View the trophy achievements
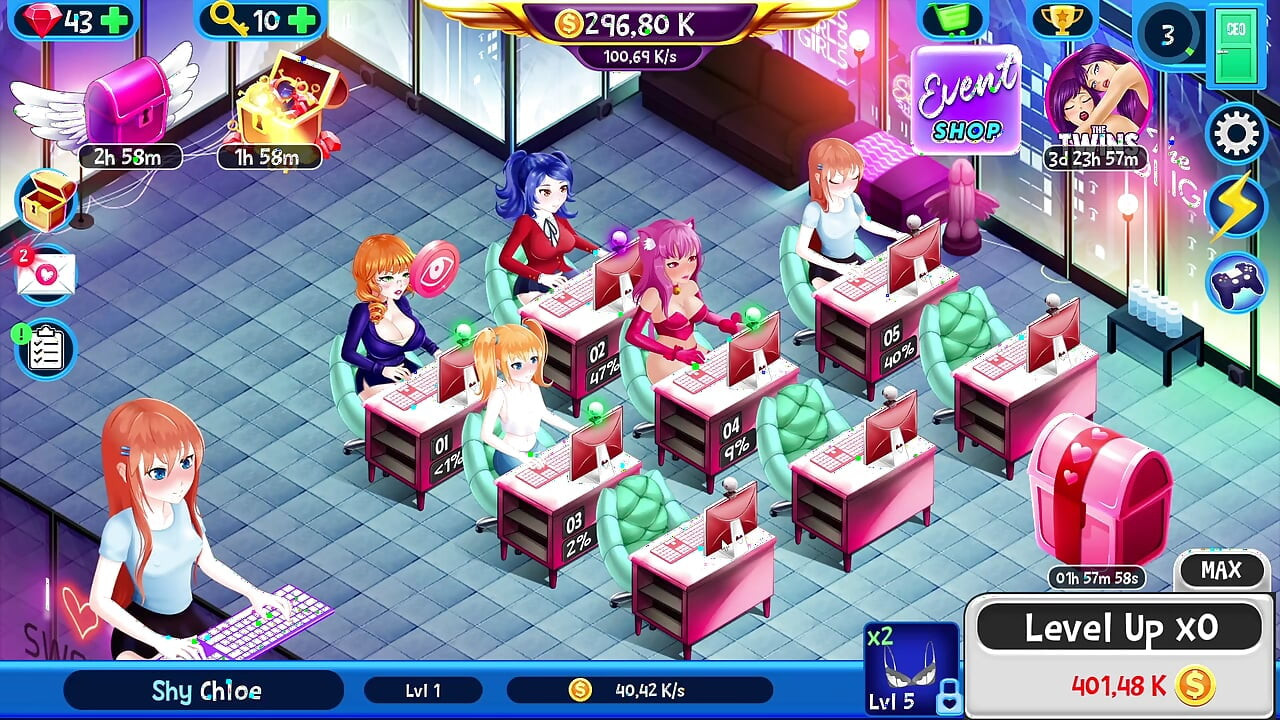The height and width of the screenshot is (720, 1280). (x=1063, y=19)
